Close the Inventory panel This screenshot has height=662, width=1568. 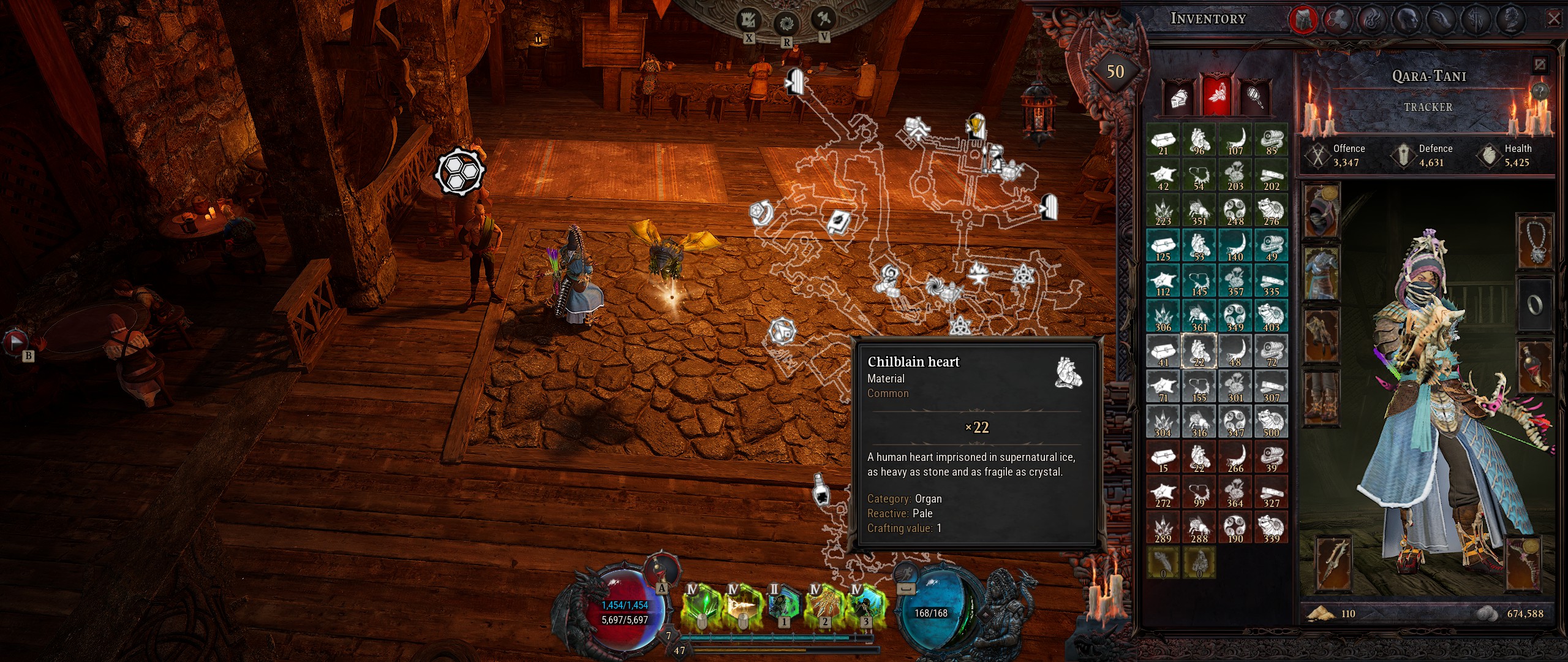pos(1554,19)
